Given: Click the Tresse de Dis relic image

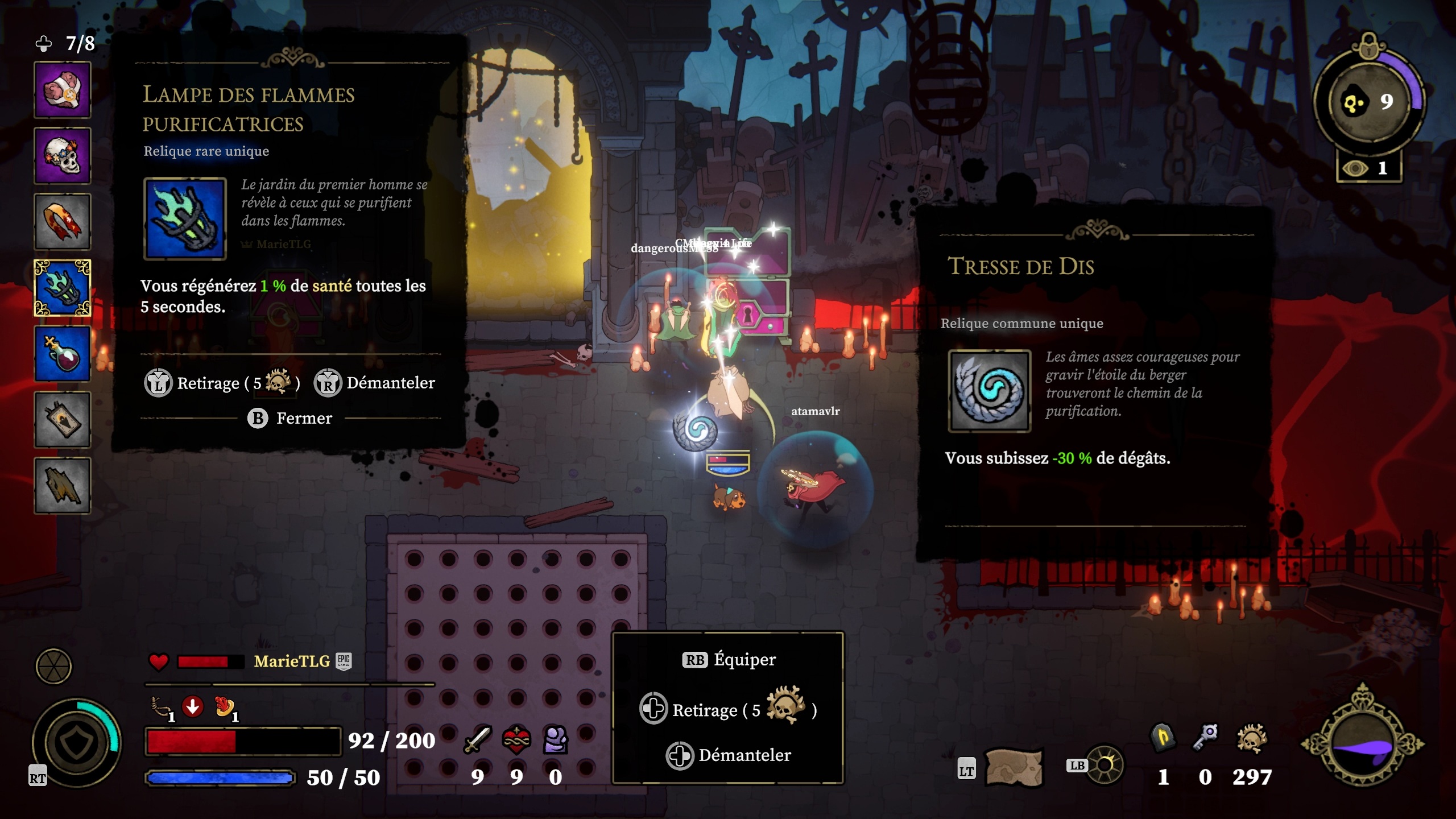Looking at the screenshot, I should pyautogui.click(x=990, y=391).
